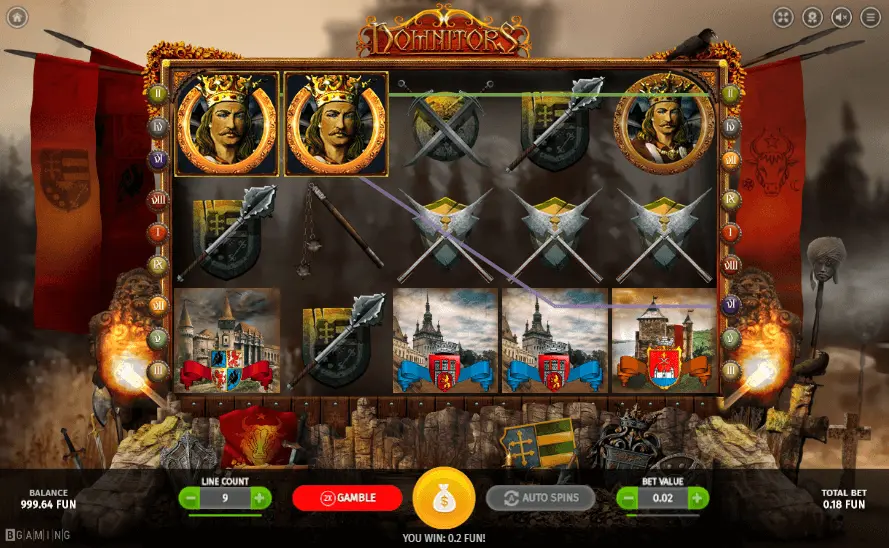Decrease the line count with minus
The image size is (889, 548).
click(x=190, y=498)
